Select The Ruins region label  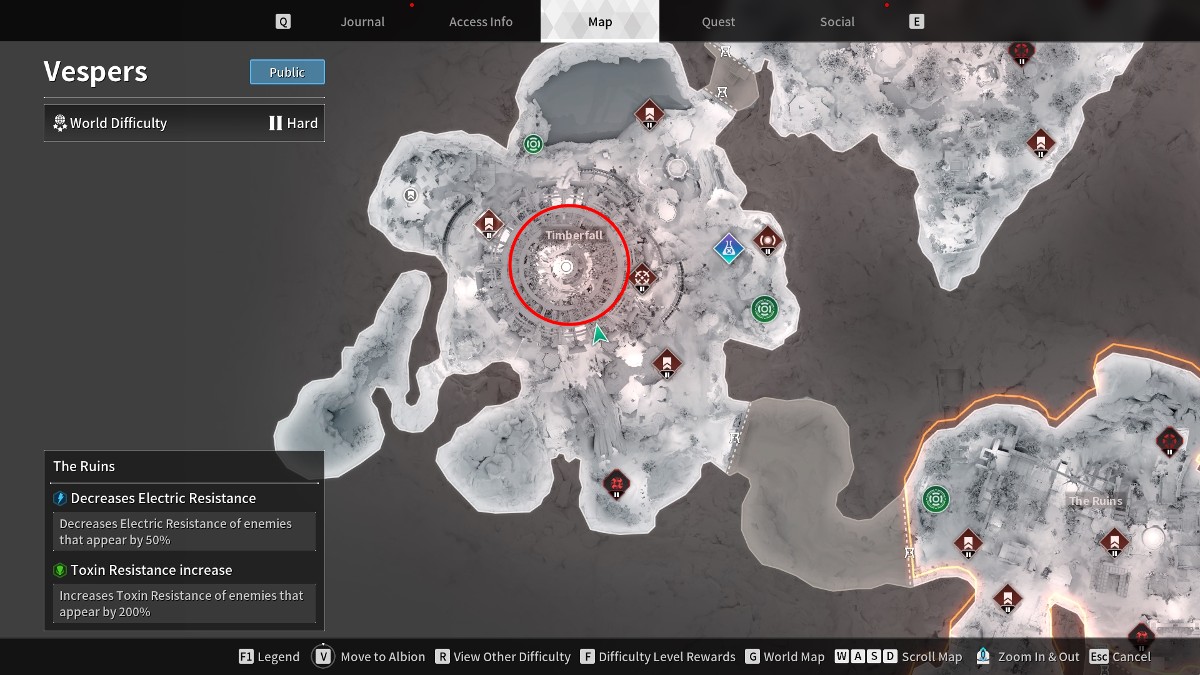point(1095,501)
